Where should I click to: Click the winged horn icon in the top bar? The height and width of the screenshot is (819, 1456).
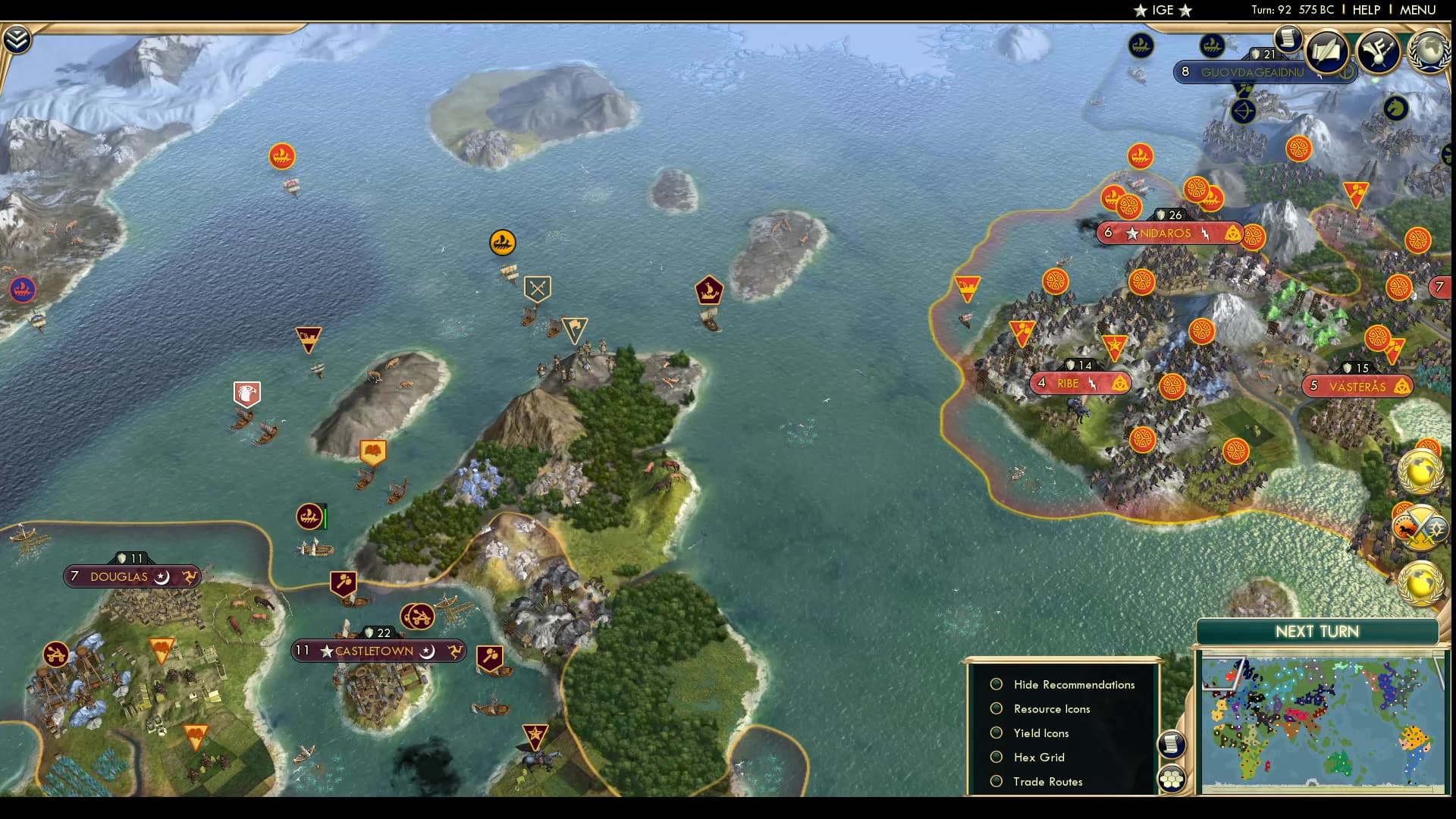coord(1379,52)
